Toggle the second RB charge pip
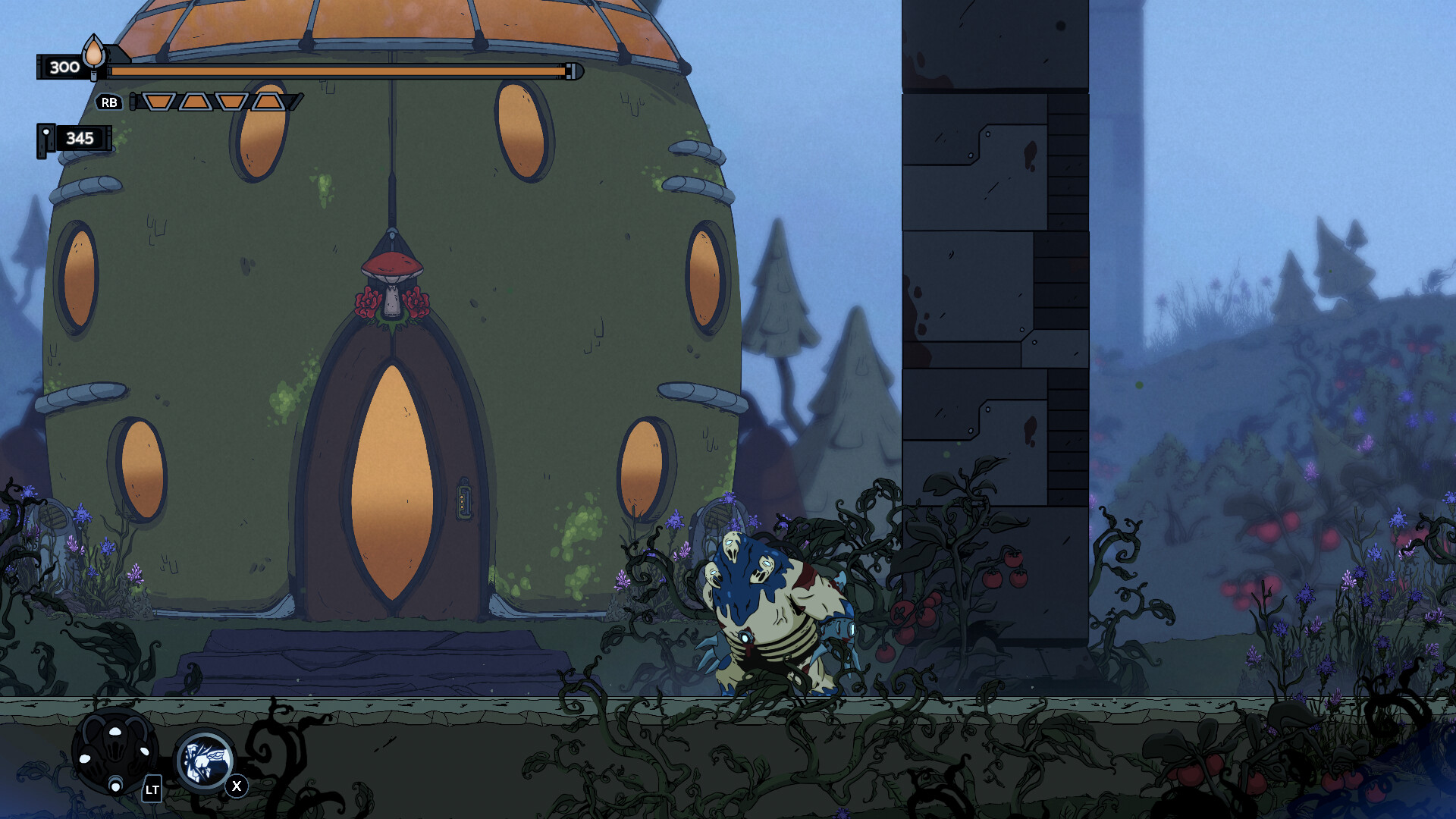The image size is (1456, 819). click(x=196, y=99)
